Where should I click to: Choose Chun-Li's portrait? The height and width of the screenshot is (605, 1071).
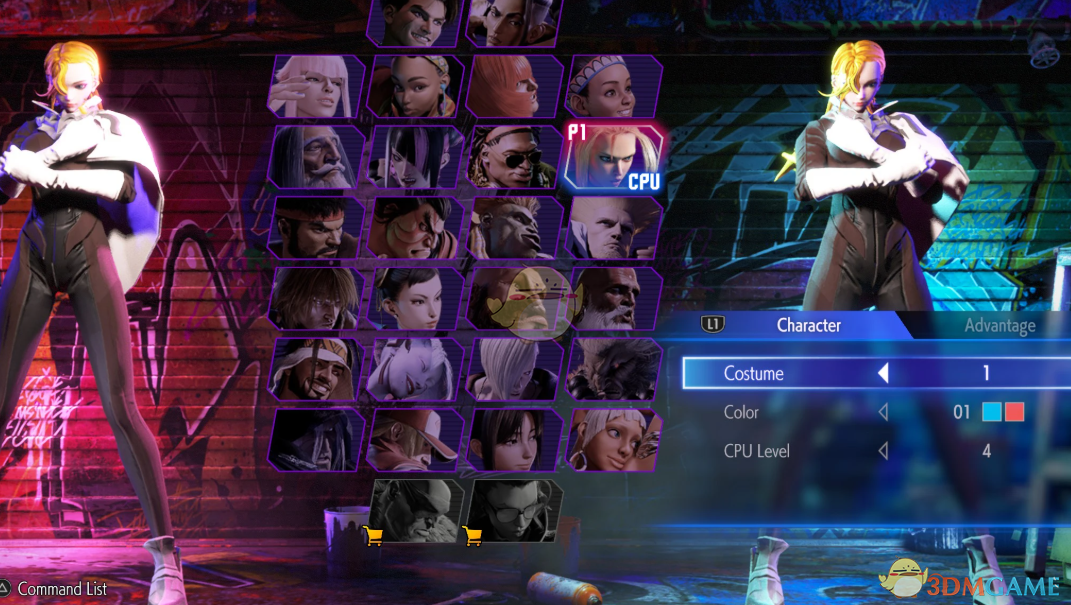pos(415,298)
